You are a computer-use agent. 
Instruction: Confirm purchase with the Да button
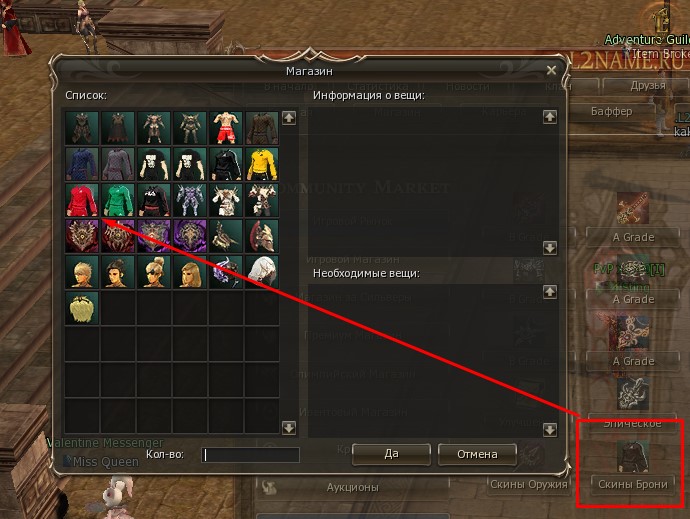391,454
